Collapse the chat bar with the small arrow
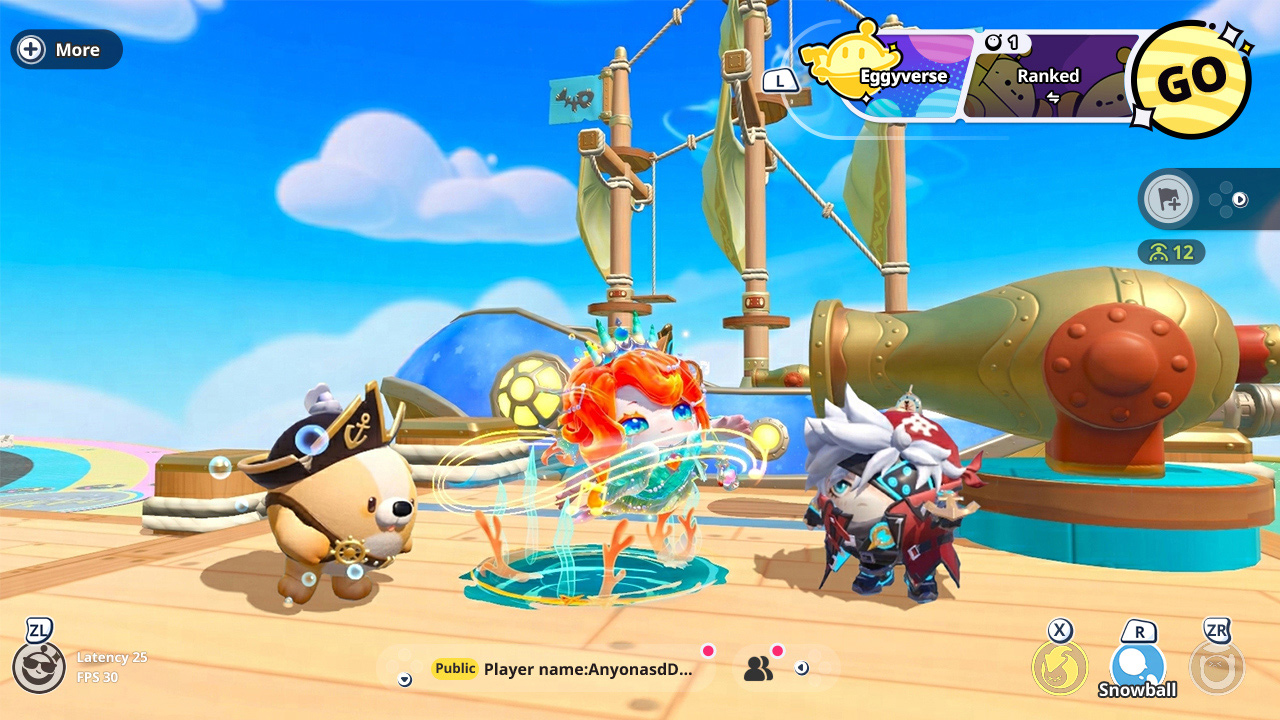 coord(404,680)
